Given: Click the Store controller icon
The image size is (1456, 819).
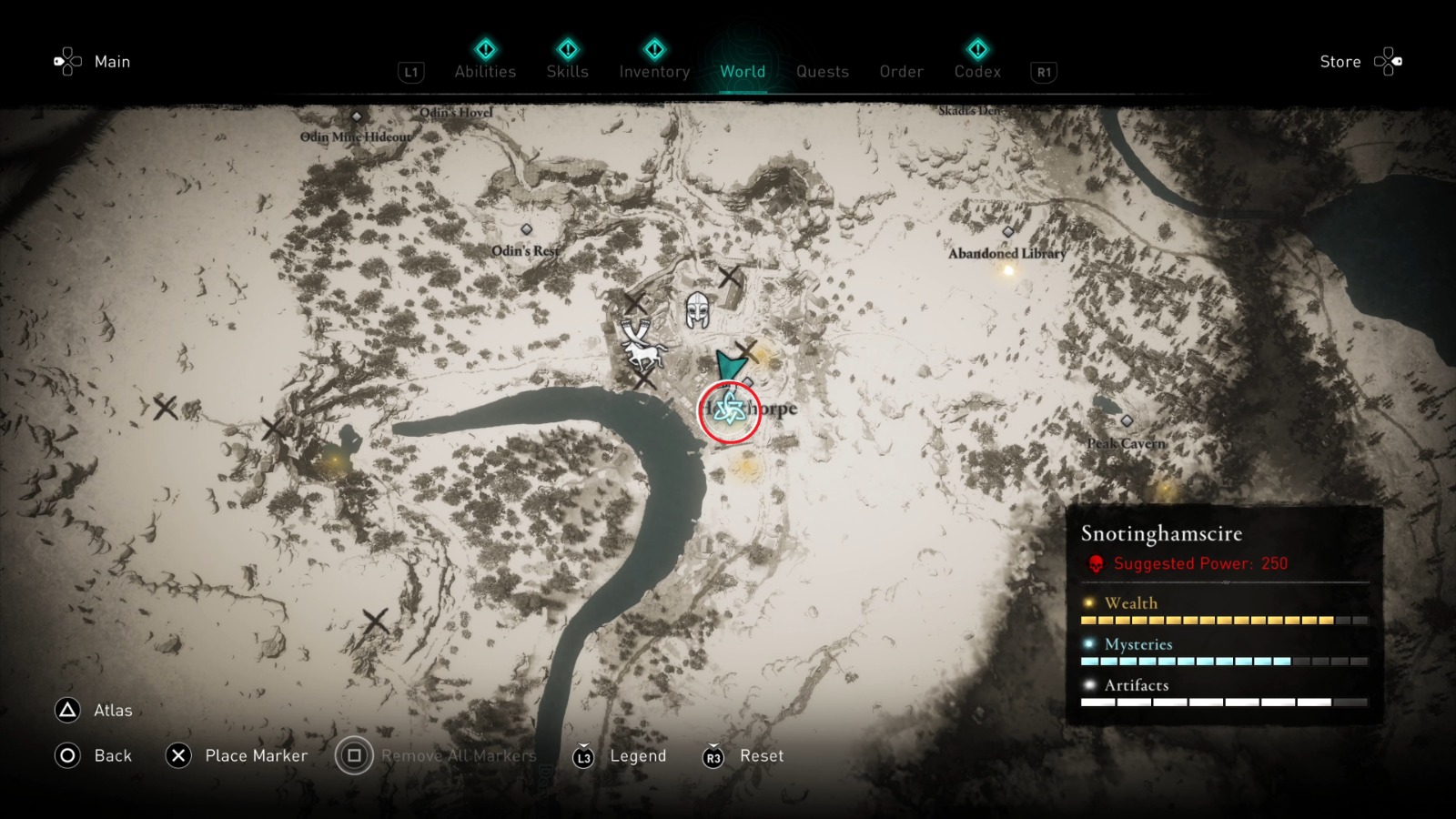Looking at the screenshot, I should (x=1389, y=61).
